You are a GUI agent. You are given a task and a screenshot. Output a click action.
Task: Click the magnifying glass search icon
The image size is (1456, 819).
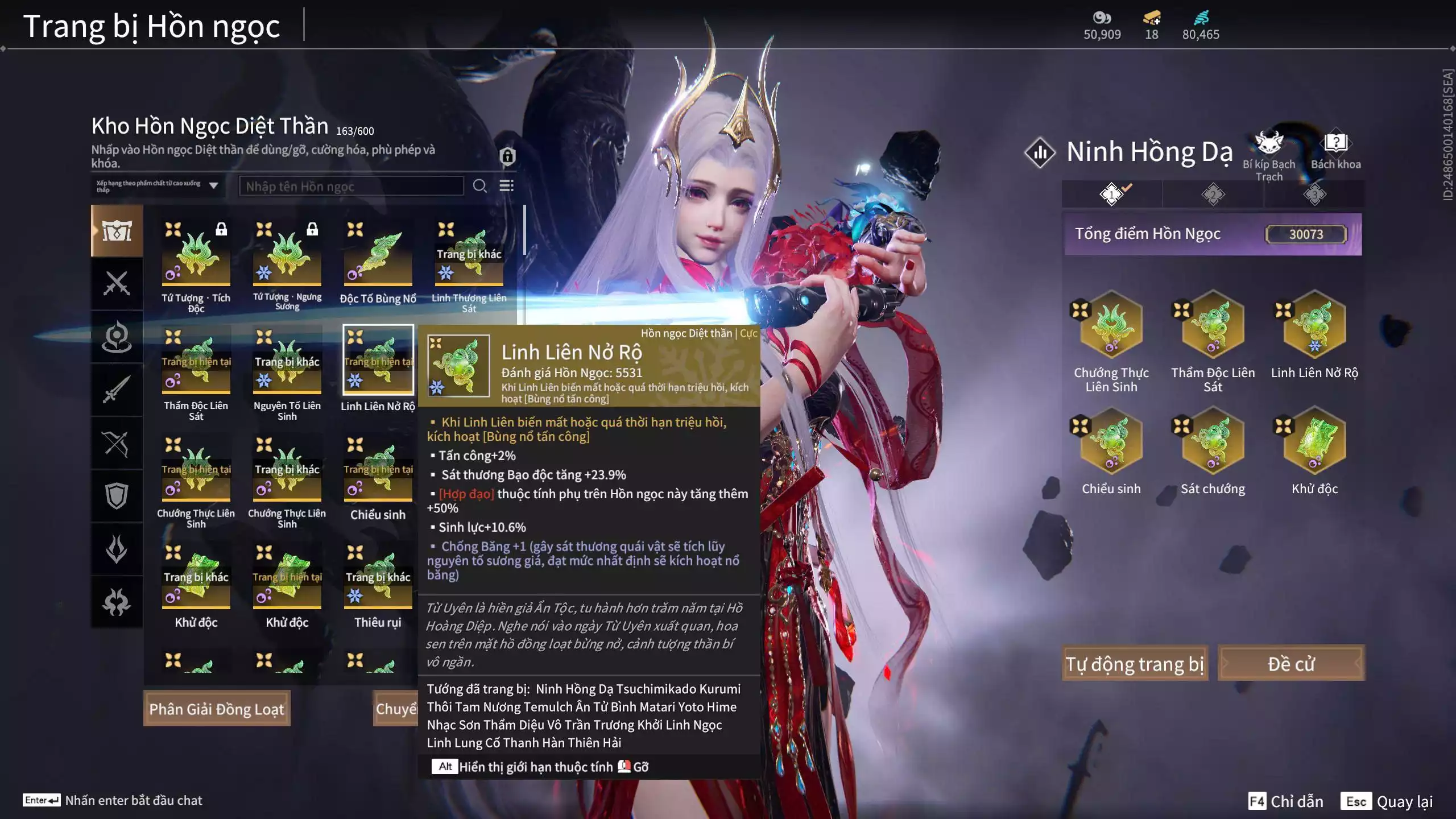pos(479,186)
